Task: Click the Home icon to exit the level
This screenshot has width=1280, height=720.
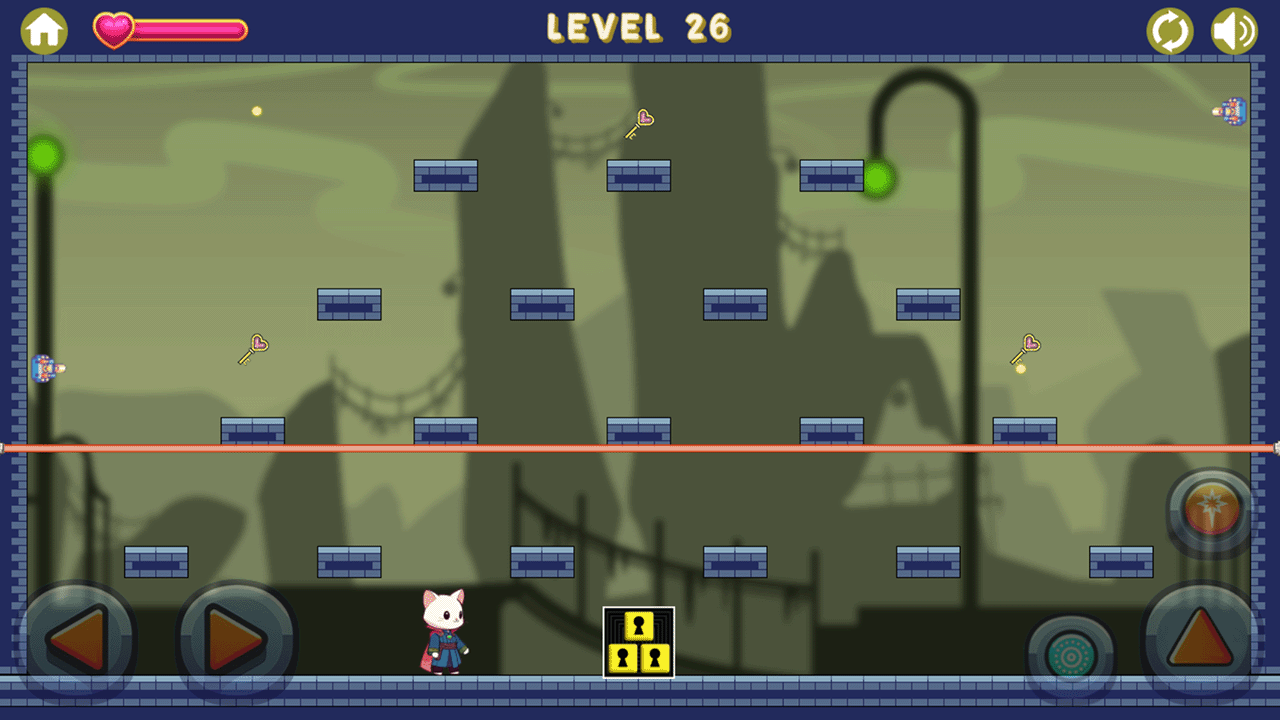Action: click(44, 31)
